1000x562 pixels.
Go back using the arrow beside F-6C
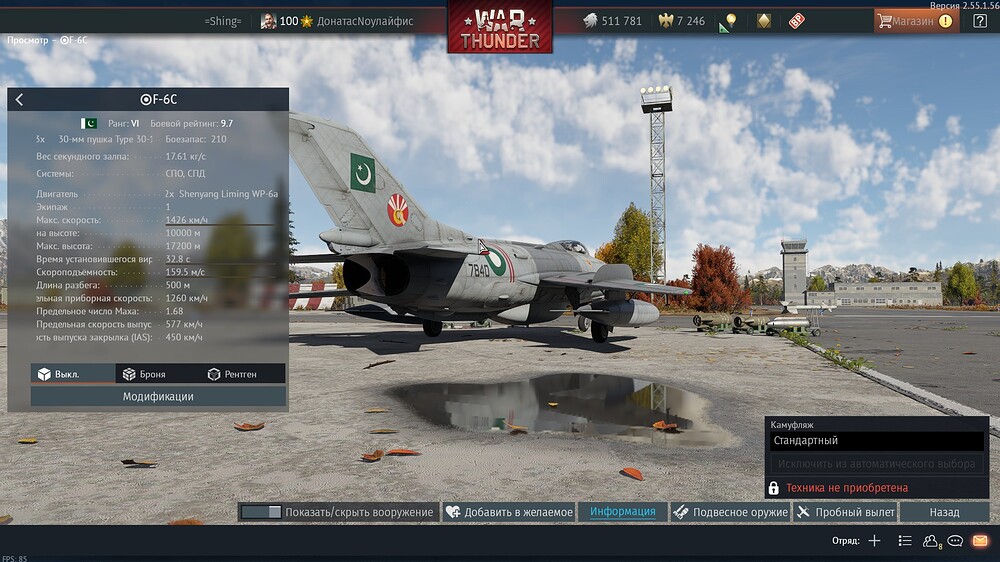pos(19,100)
